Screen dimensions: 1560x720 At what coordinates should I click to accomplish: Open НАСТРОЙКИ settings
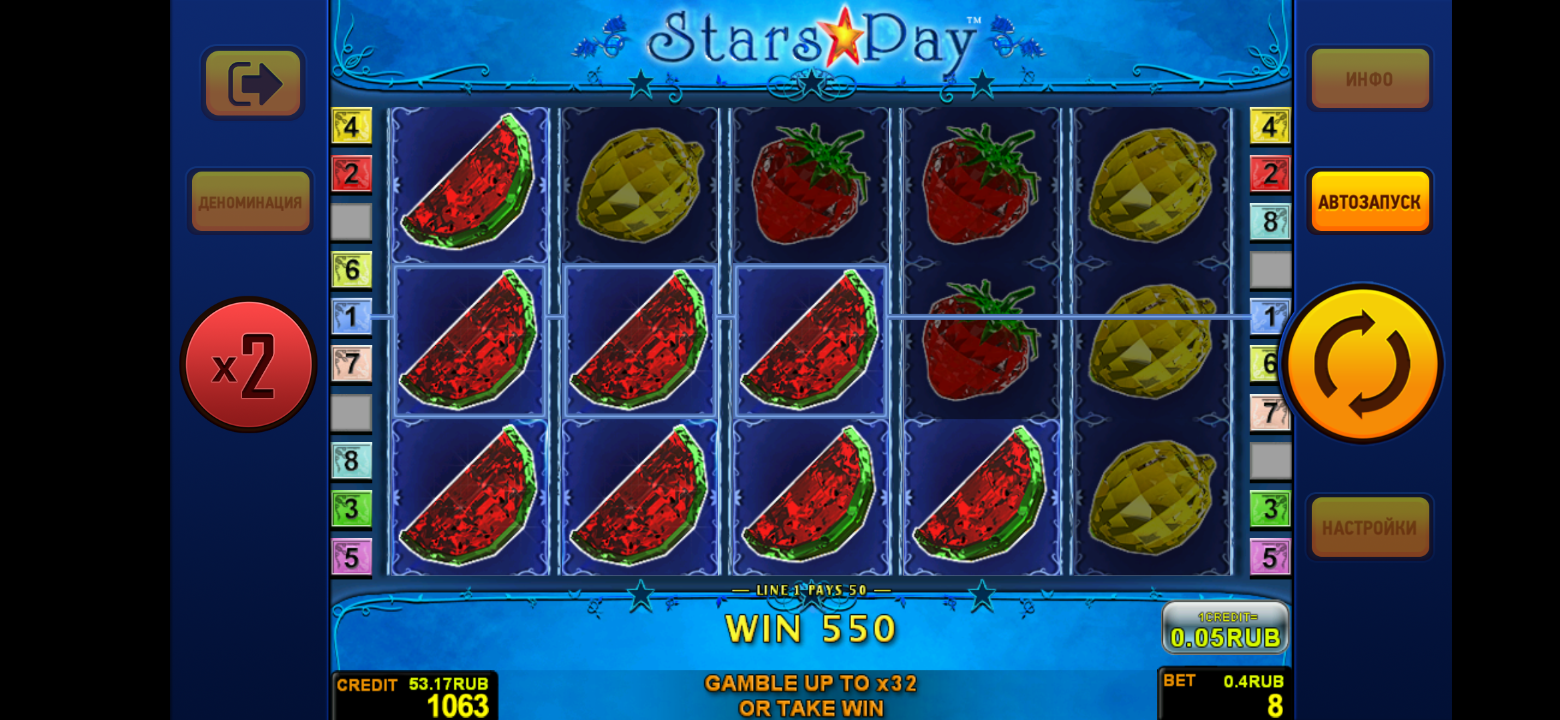point(1369,527)
